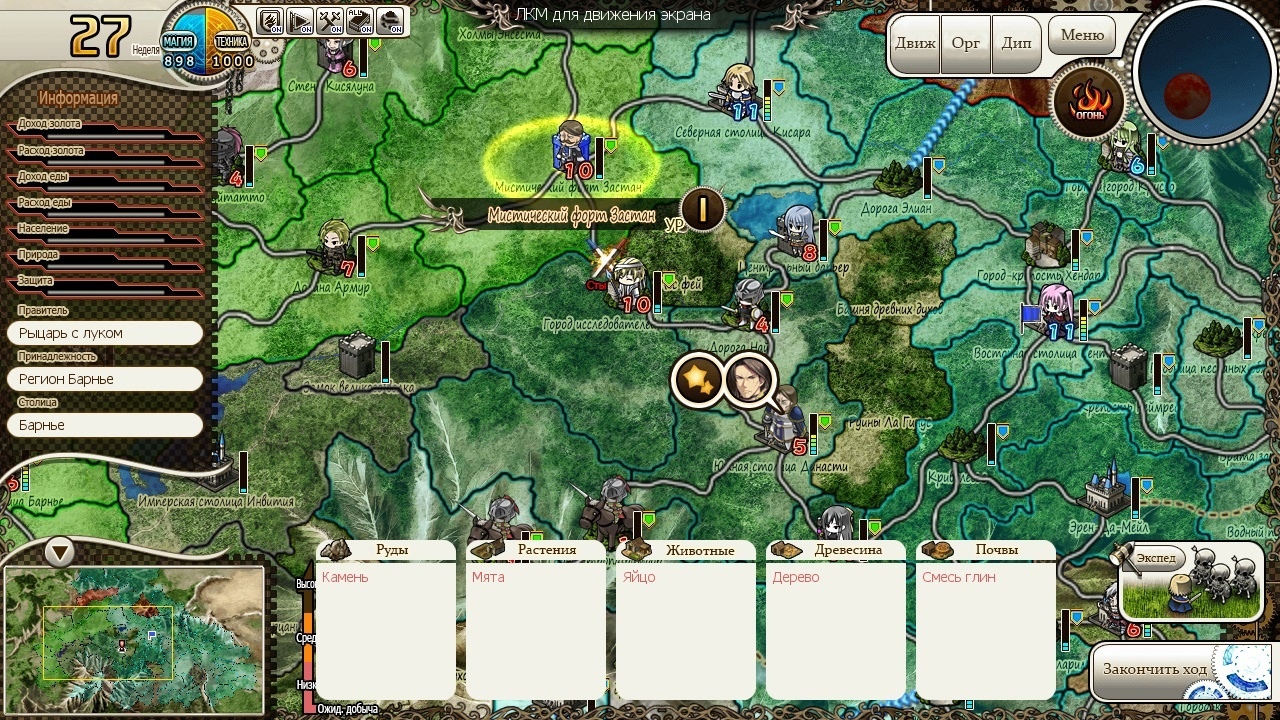Switch to the Движ tab
Image resolution: width=1280 pixels, height=720 pixels.
915,44
